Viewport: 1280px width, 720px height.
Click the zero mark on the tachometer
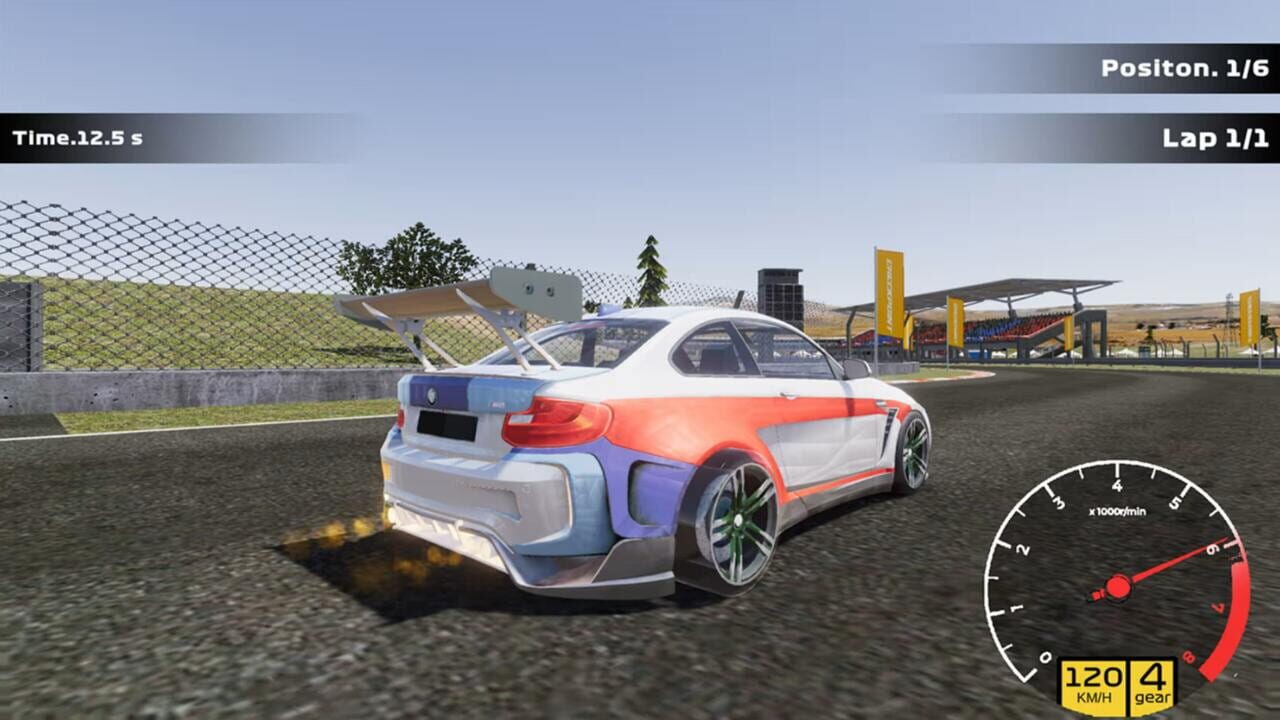pos(1044,658)
